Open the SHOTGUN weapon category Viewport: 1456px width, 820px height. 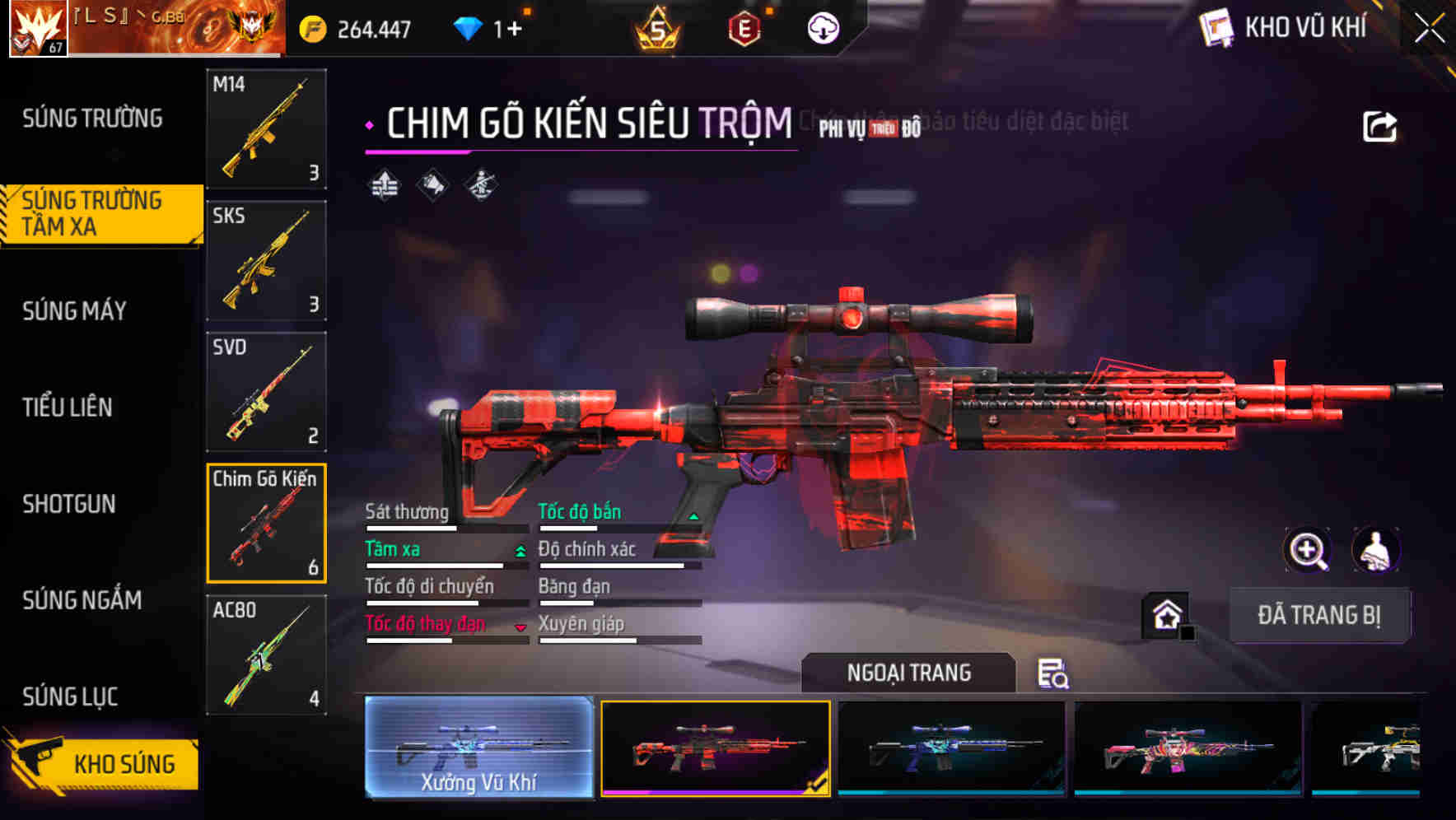pyautogui.click(x=70, y=504)
